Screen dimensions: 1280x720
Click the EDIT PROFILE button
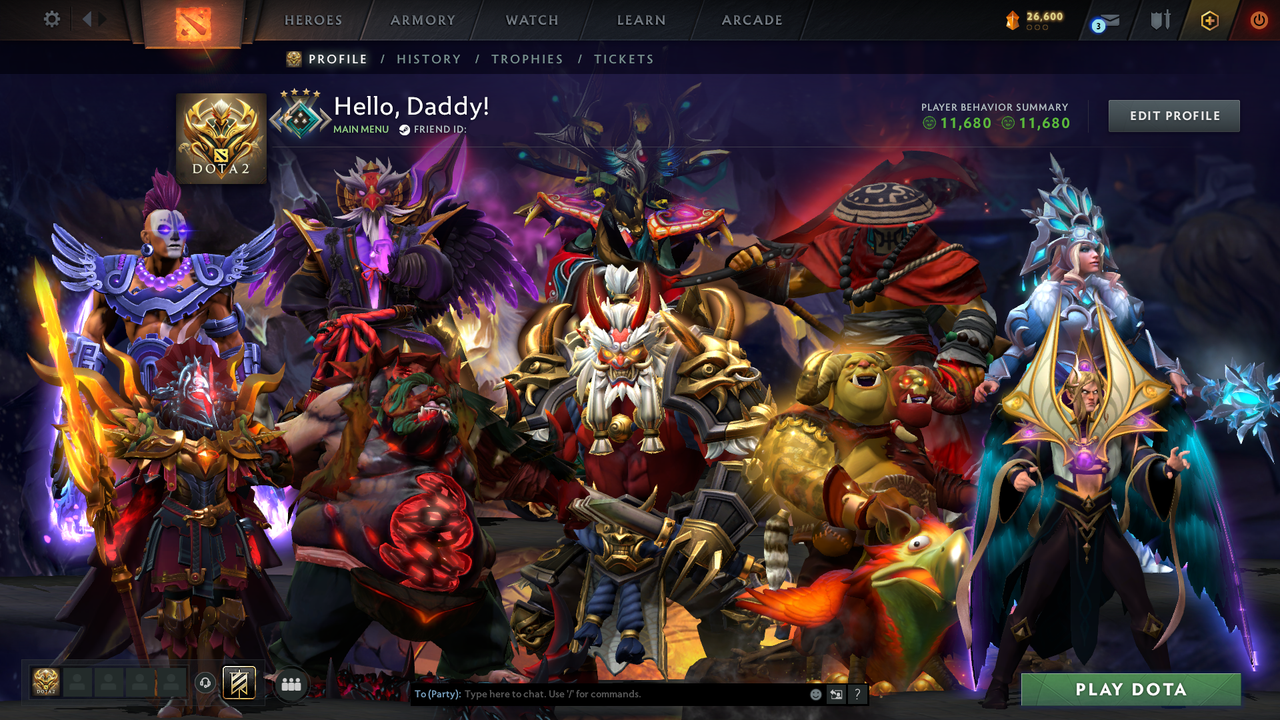tap(1173, 115)
